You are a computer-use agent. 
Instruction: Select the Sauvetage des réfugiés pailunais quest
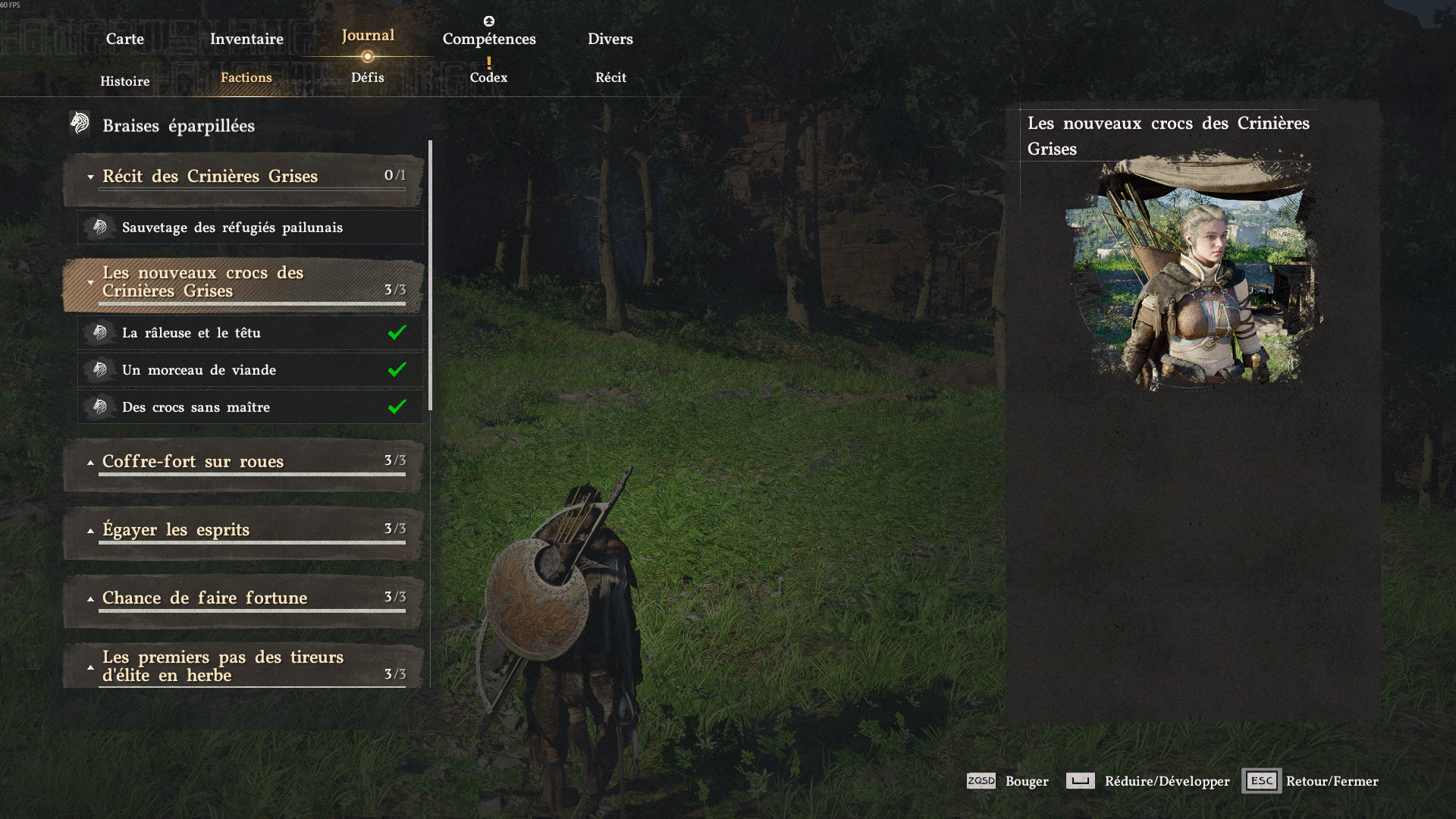250,227
